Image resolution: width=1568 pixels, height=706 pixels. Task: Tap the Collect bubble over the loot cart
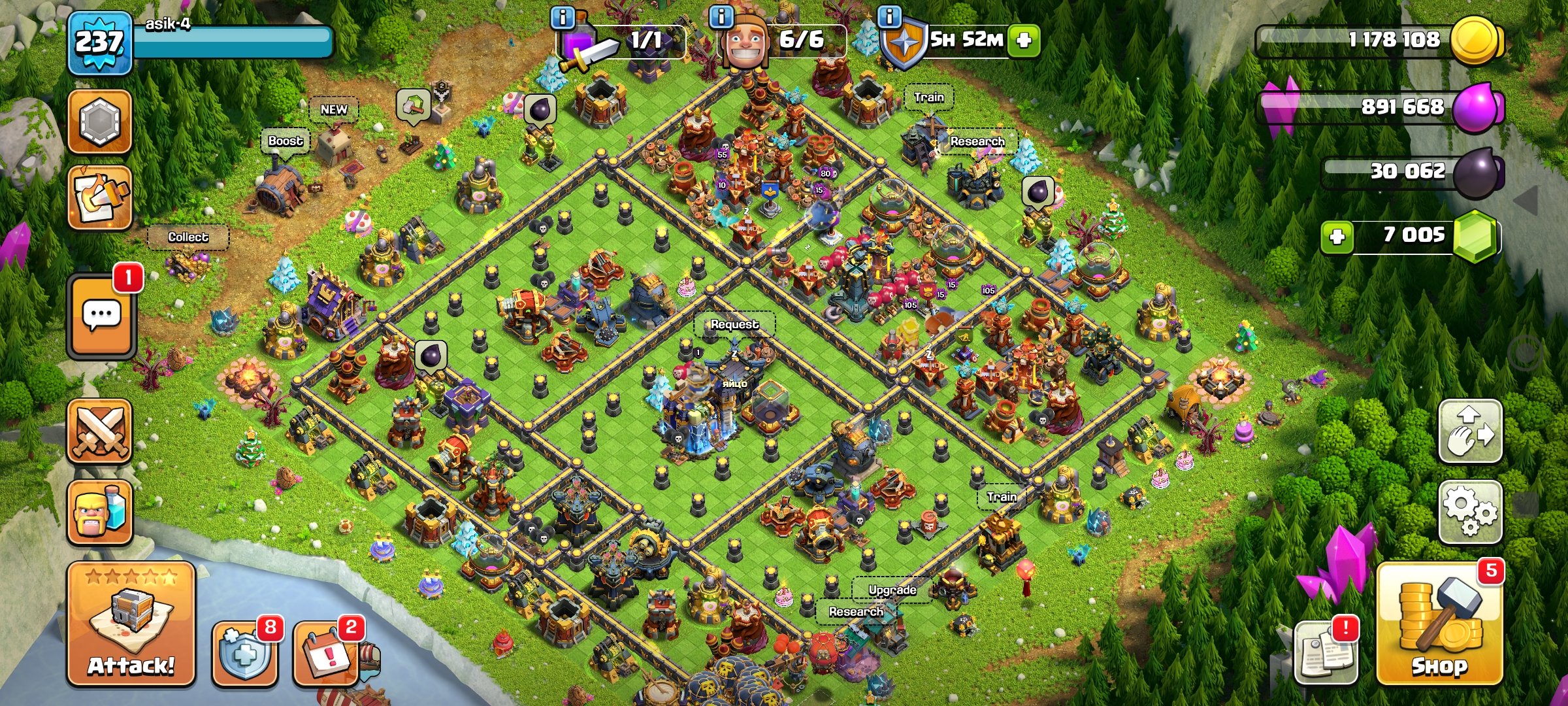[188, 237]
